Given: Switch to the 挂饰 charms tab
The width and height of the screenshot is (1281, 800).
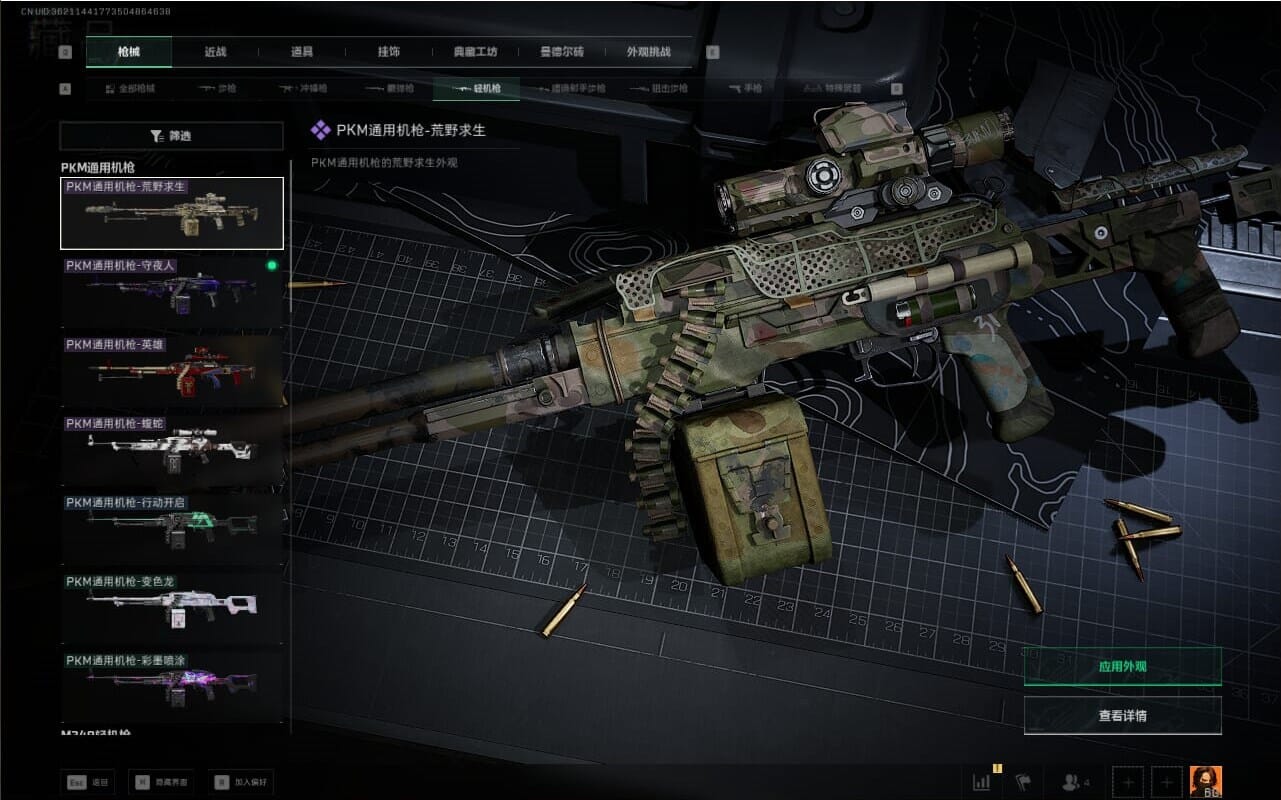Looking at the screenshot, I should [x=388, y=52].
